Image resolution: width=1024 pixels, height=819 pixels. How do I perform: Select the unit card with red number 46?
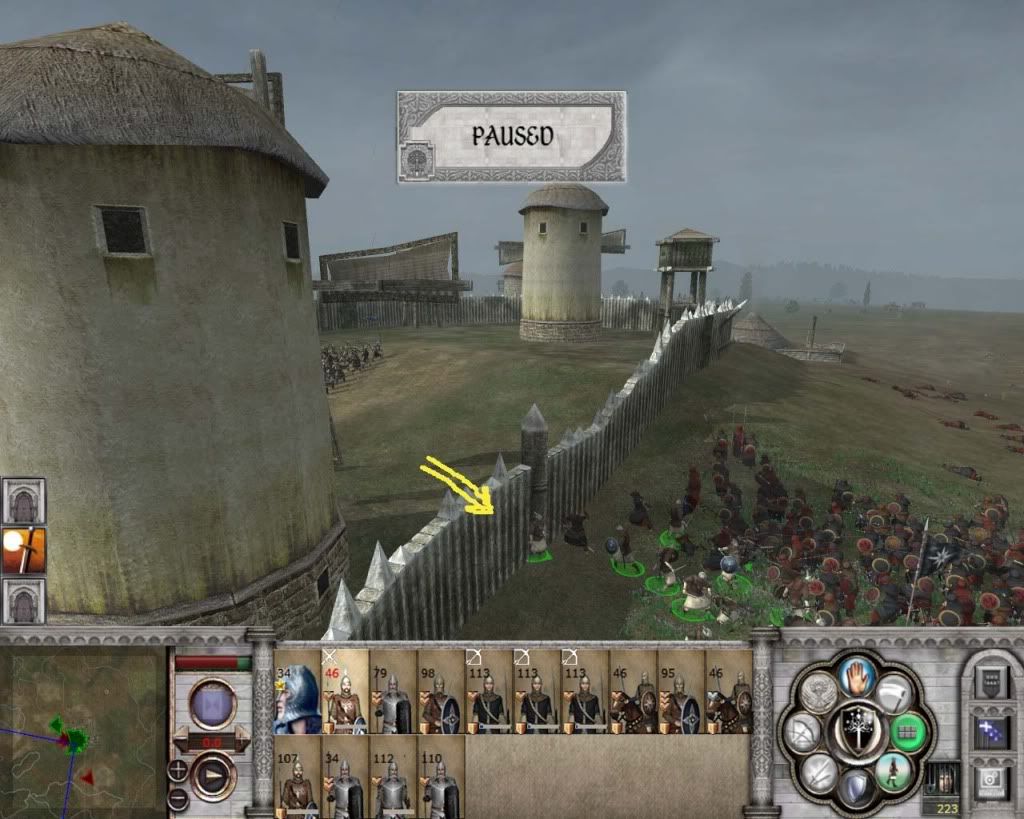pyautogui.click(x=345, y=692)
